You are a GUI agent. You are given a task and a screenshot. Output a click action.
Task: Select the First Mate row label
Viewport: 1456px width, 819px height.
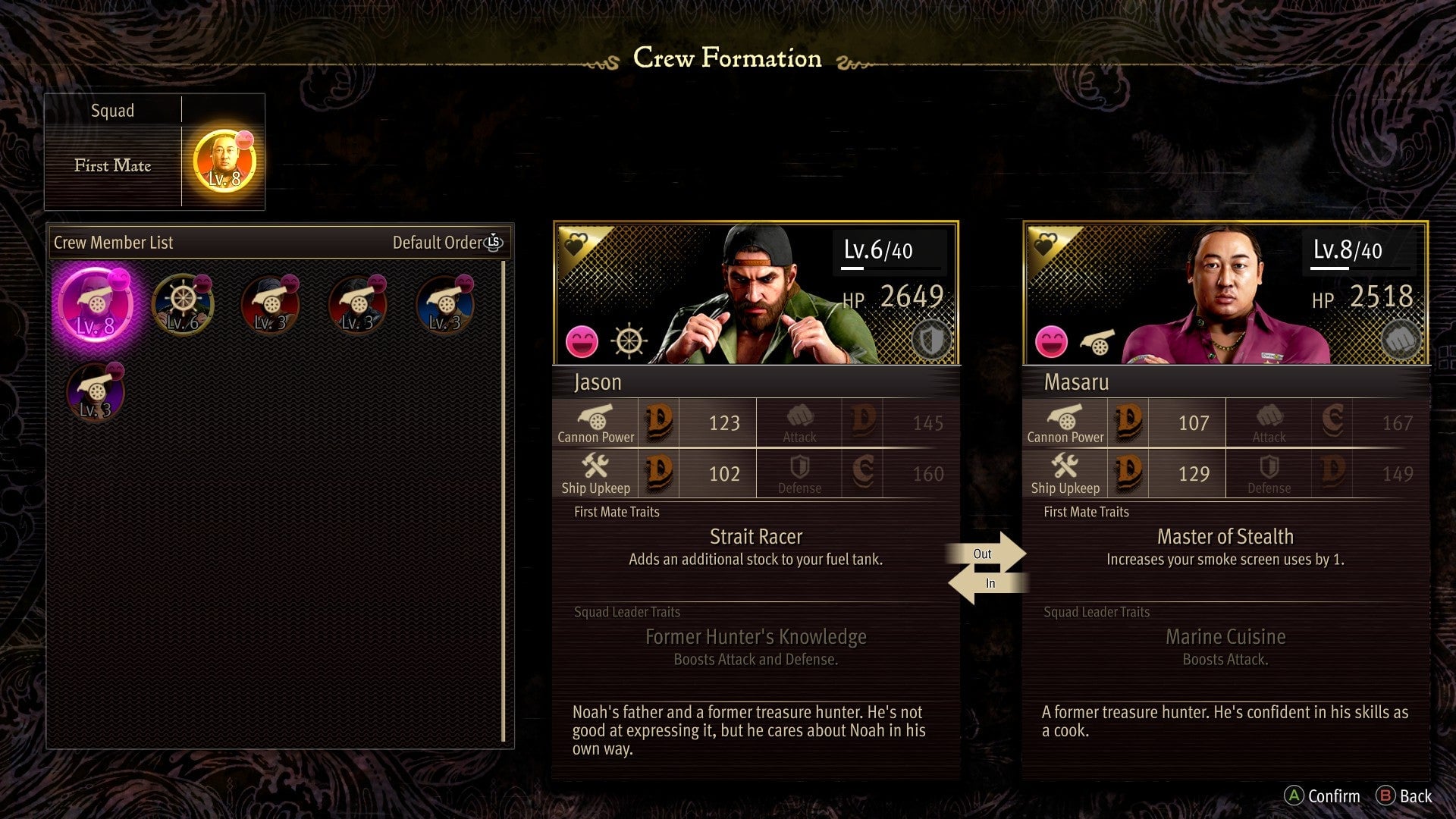[113, 165]
